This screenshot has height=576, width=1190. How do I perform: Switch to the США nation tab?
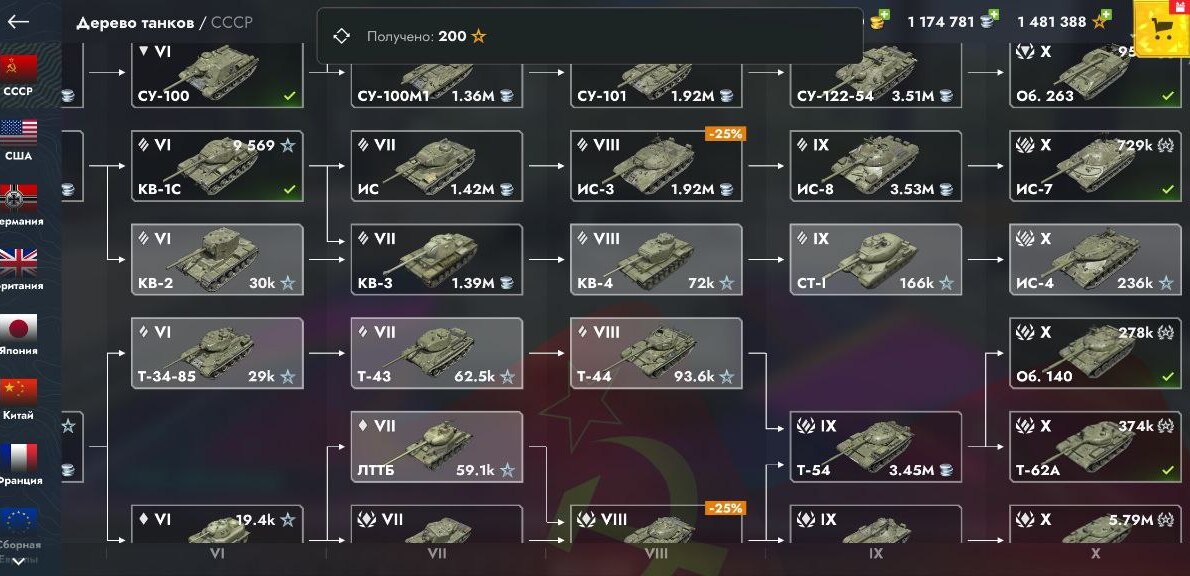pyautogui.click(x=18, y=140)
